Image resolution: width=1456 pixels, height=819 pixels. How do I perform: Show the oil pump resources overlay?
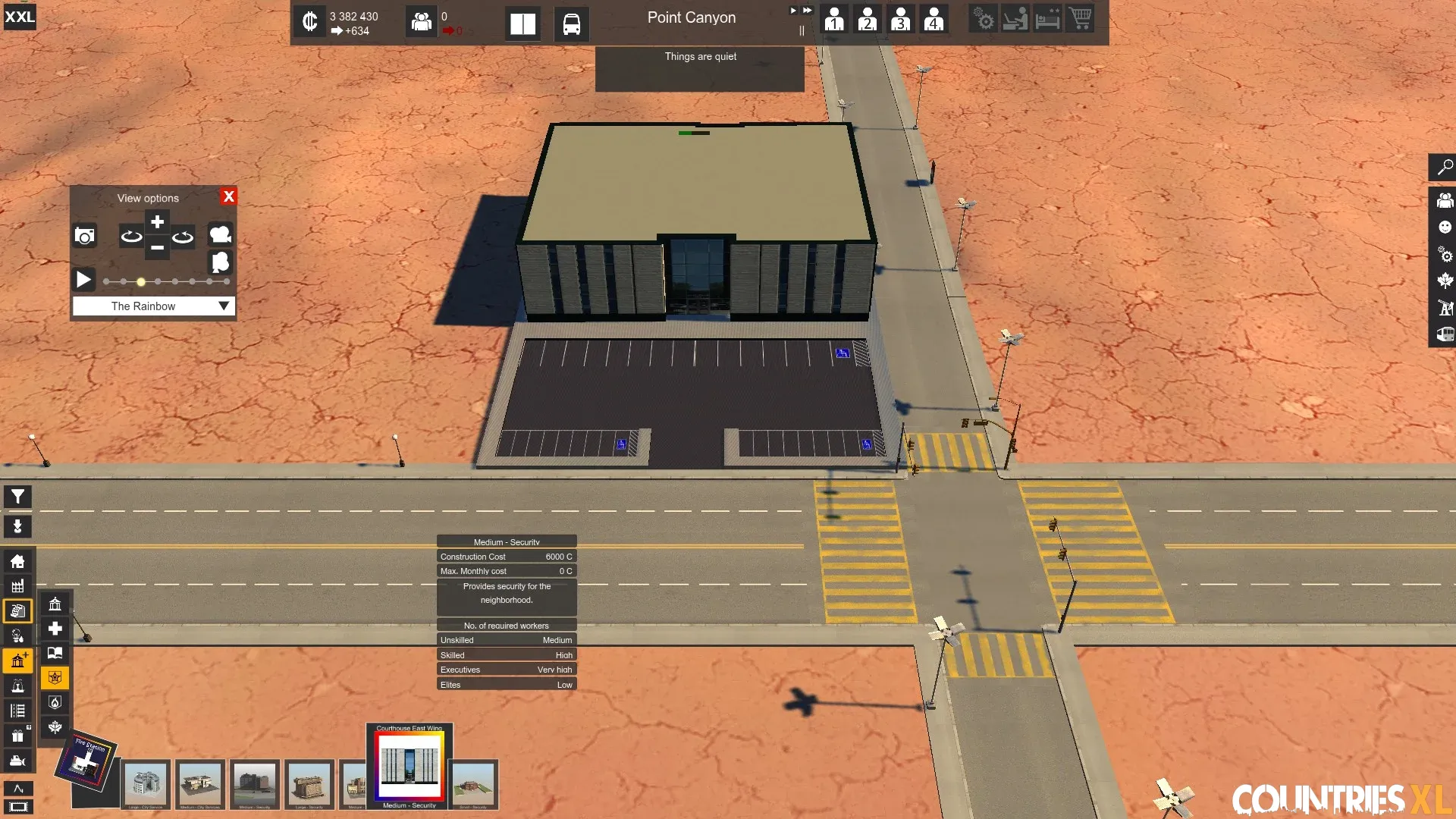(1445, 308)
